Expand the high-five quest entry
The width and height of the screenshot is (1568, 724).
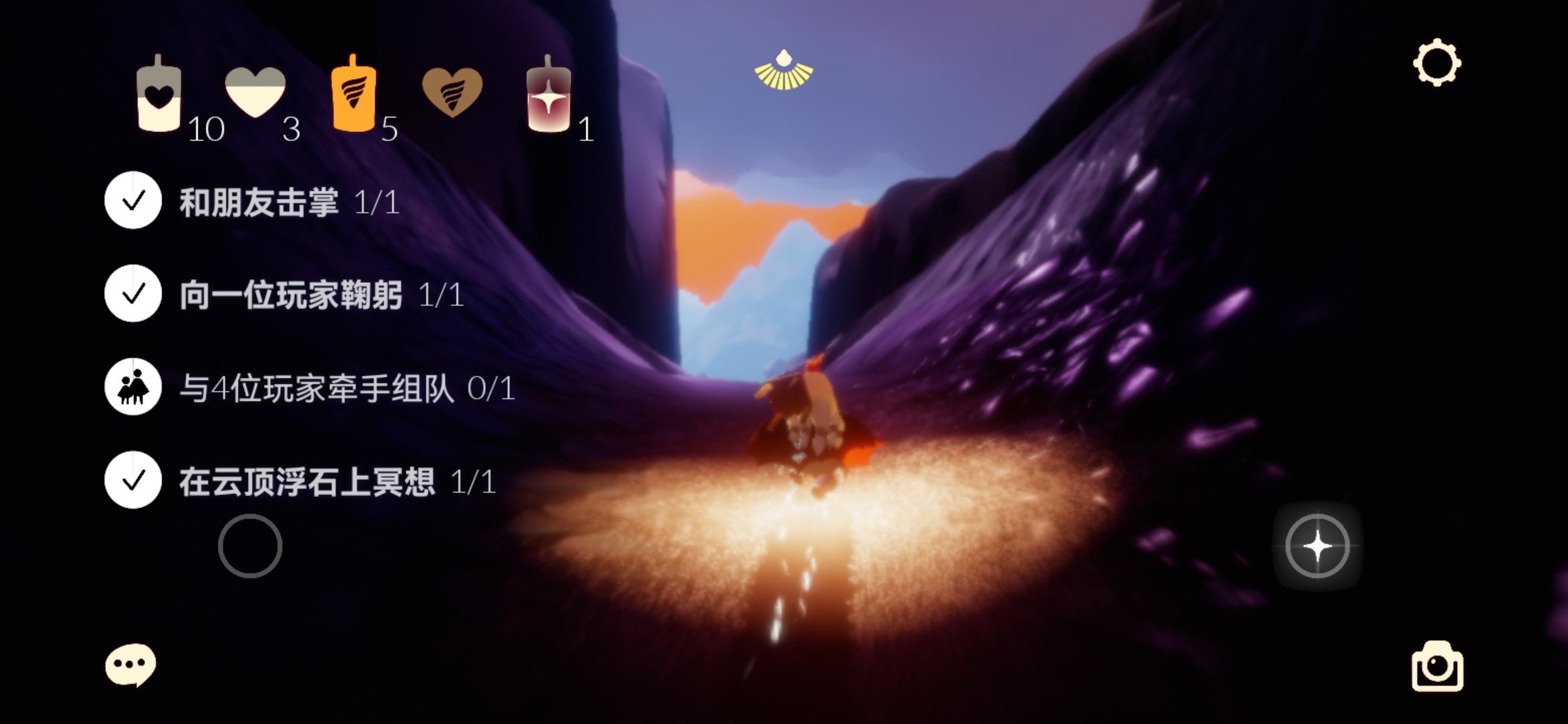coord(133,198)
